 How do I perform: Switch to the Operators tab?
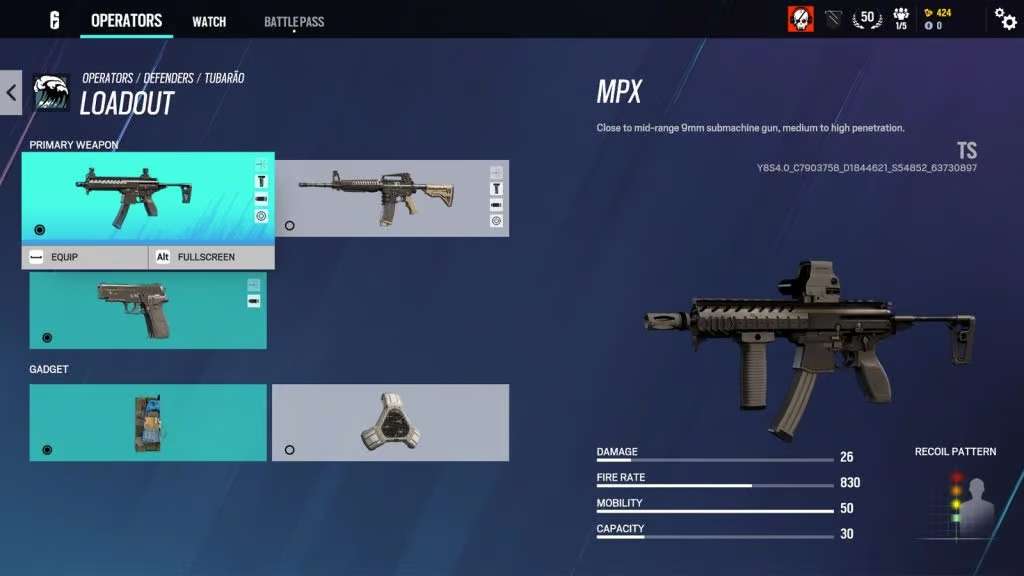pos(126,21)
